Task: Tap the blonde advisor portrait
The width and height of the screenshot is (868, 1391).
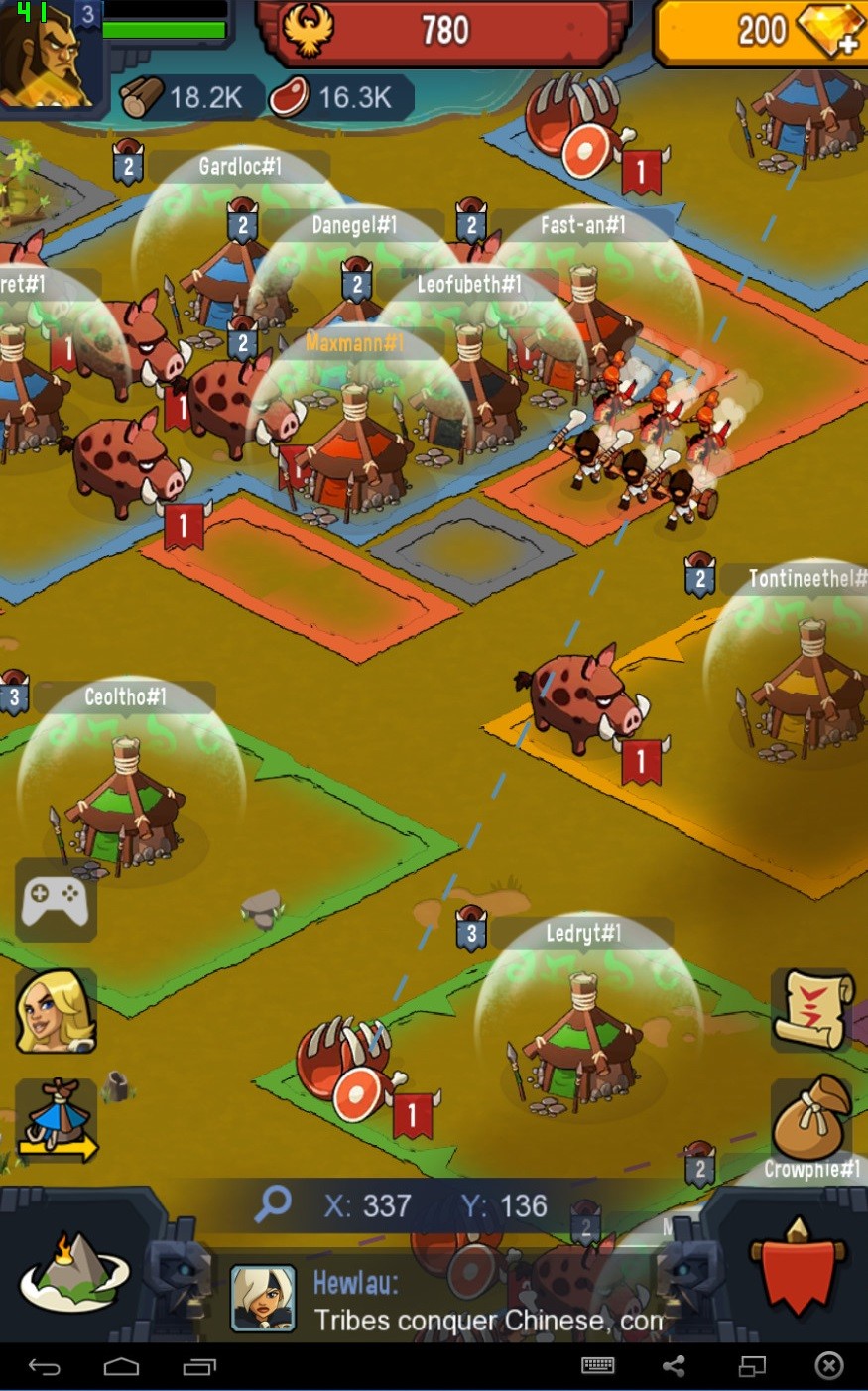Action: point(56,1011)
